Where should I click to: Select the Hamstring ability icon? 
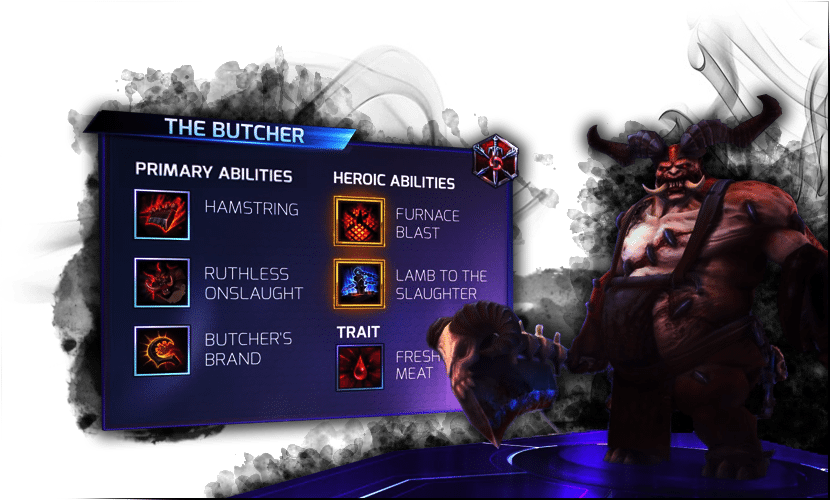(x=161, y=214)
